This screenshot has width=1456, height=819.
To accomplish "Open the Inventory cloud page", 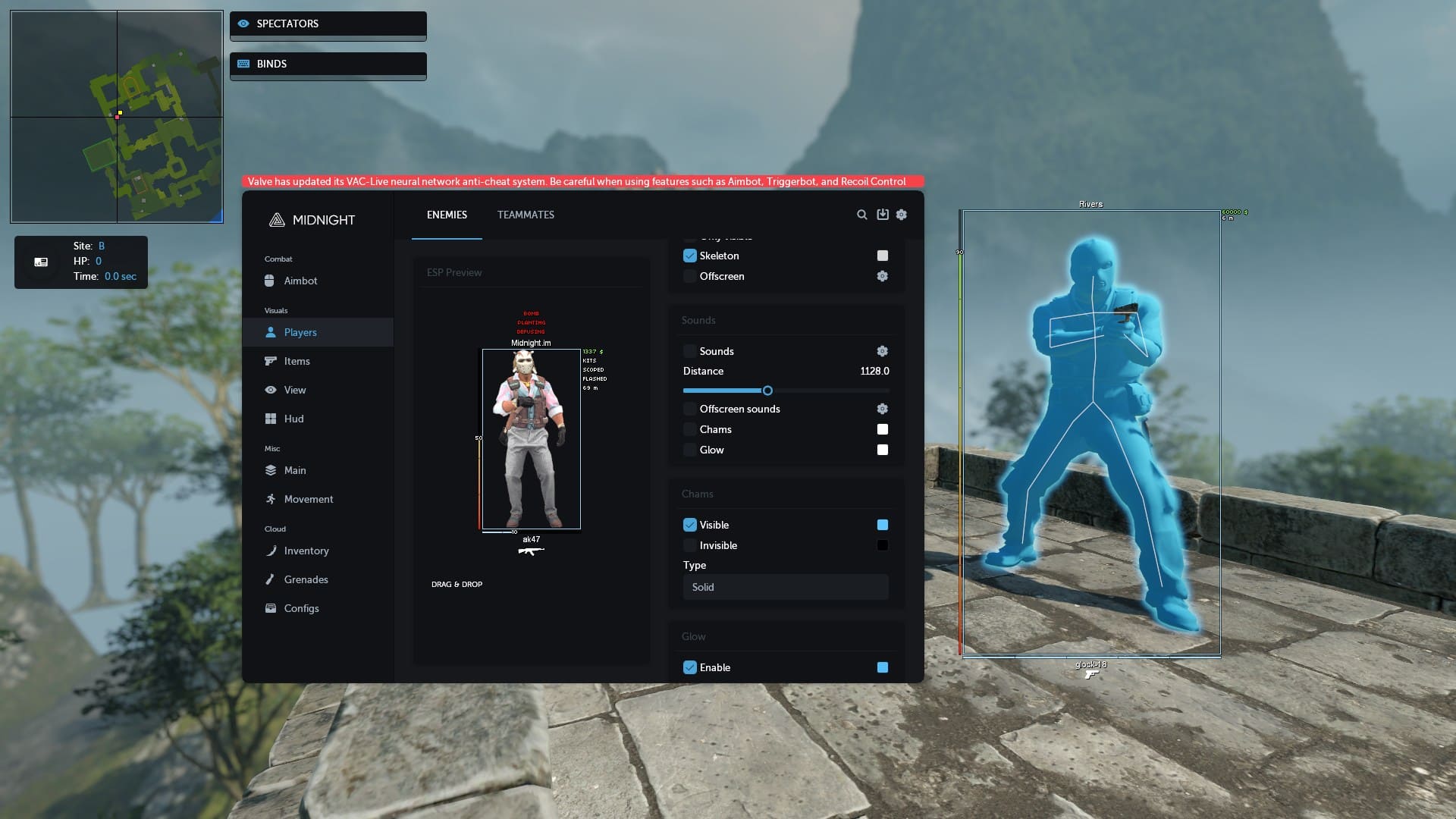I will point(306,551).
